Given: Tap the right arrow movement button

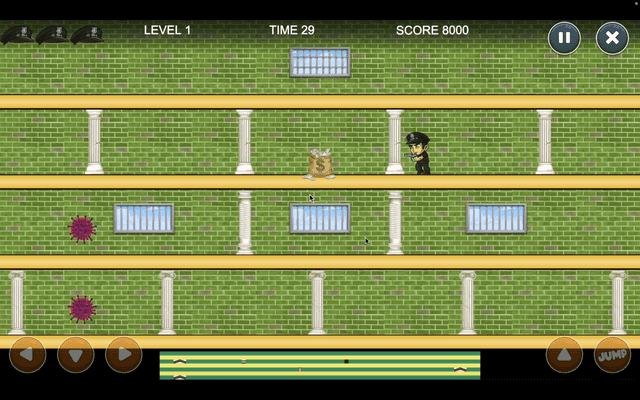Looking at the screenshot, I should [124, 355].
